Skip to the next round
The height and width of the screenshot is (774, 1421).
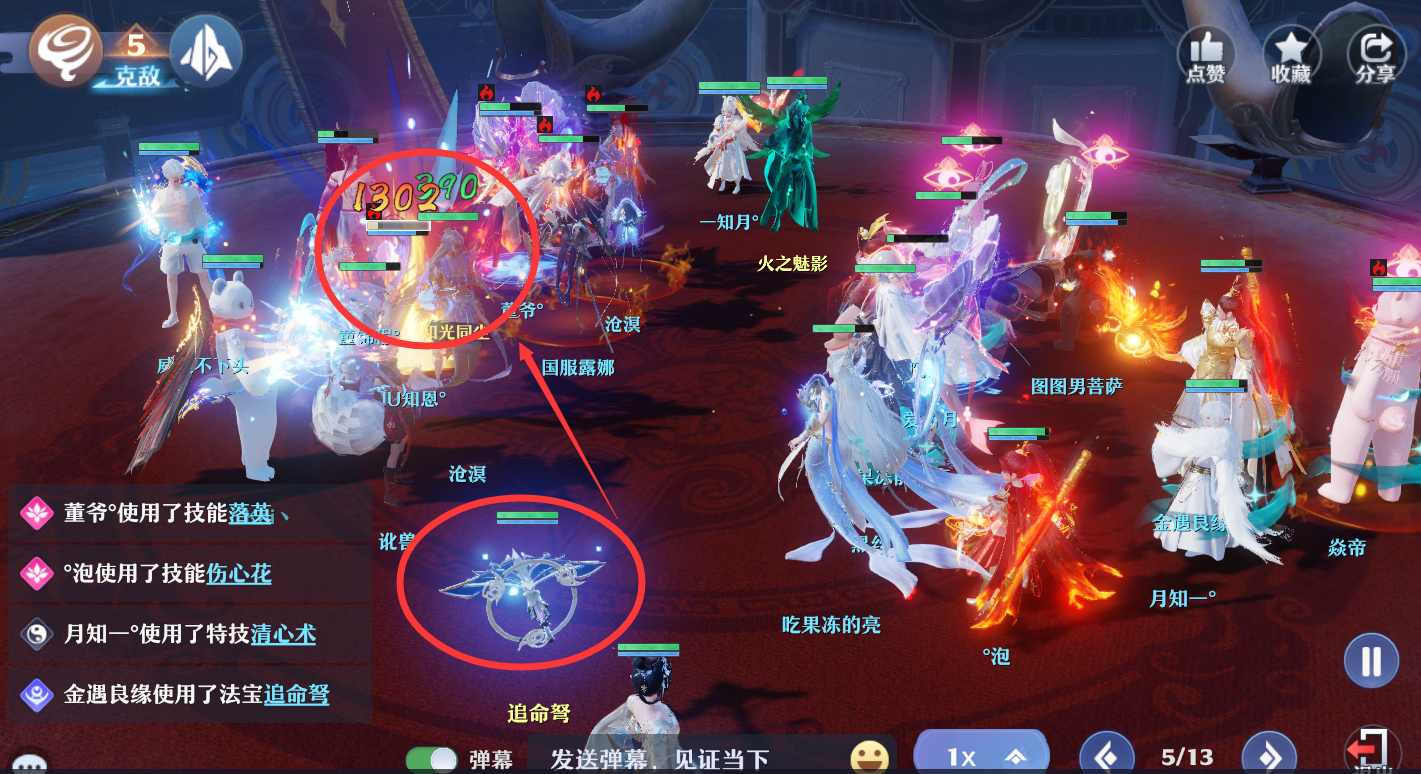tap(1269, 757)
